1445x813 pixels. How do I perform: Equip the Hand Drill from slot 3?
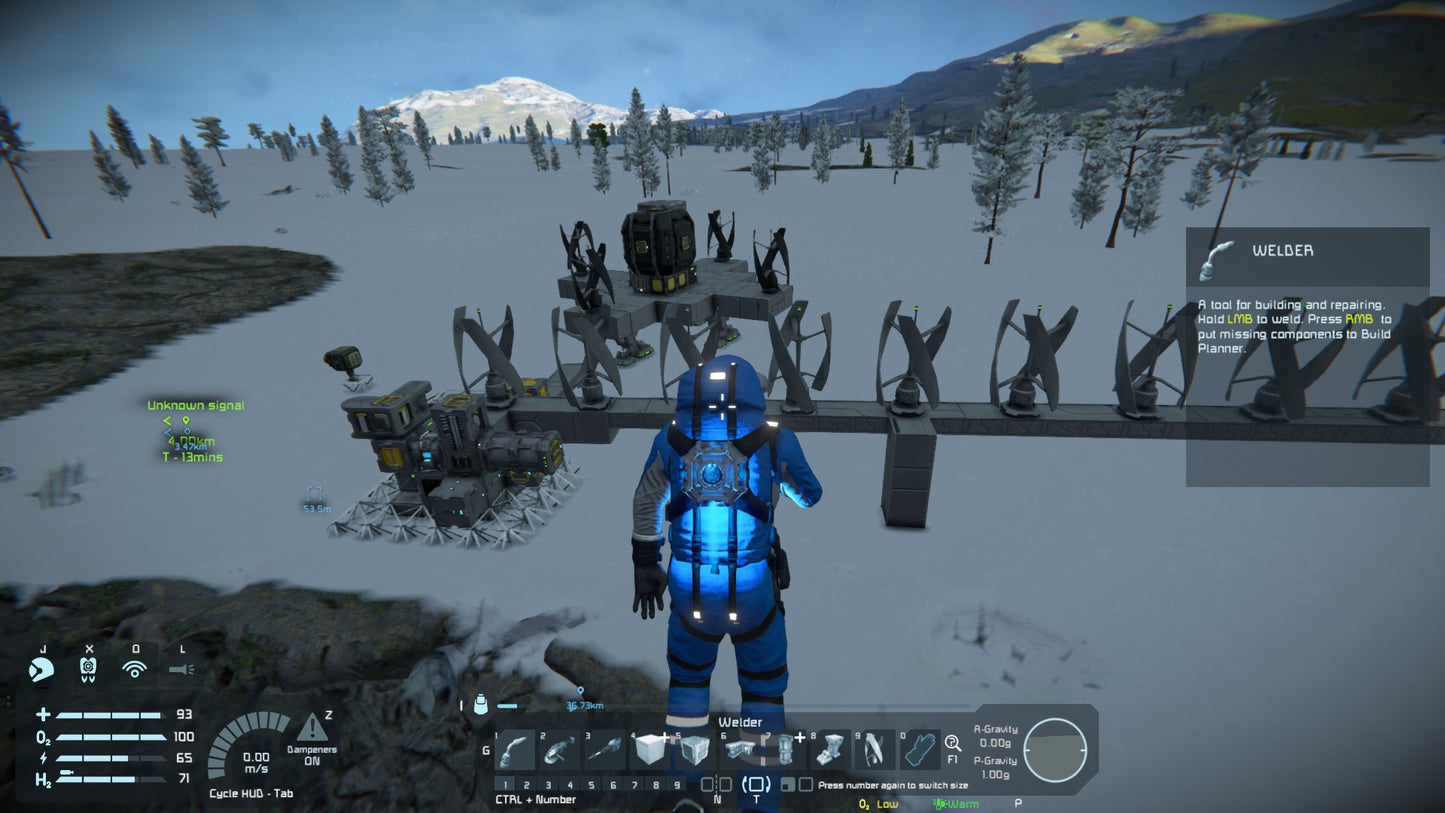(x=606, y=750)
